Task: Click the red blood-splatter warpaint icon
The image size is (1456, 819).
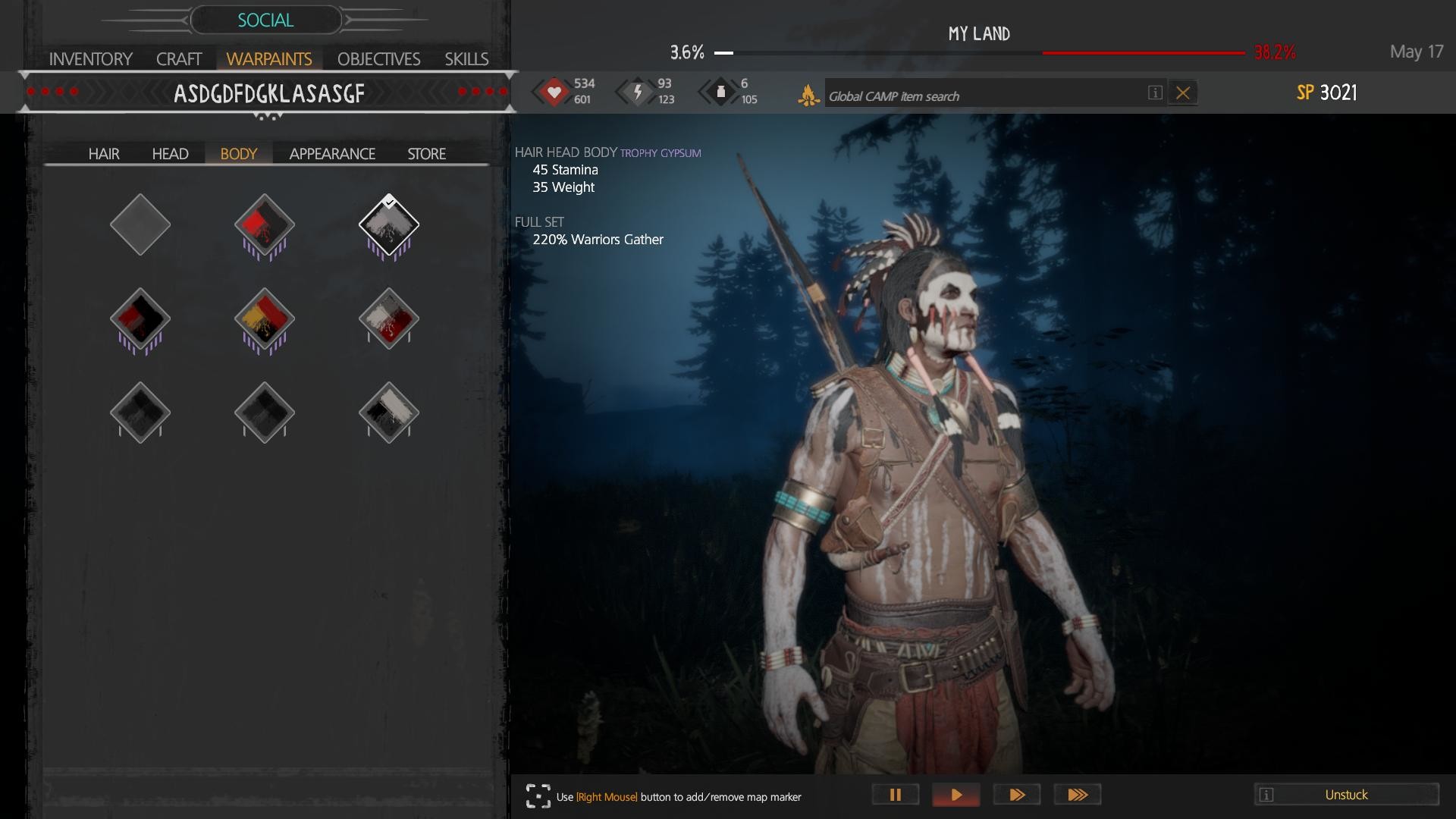Action: click(x=264, y=225)
